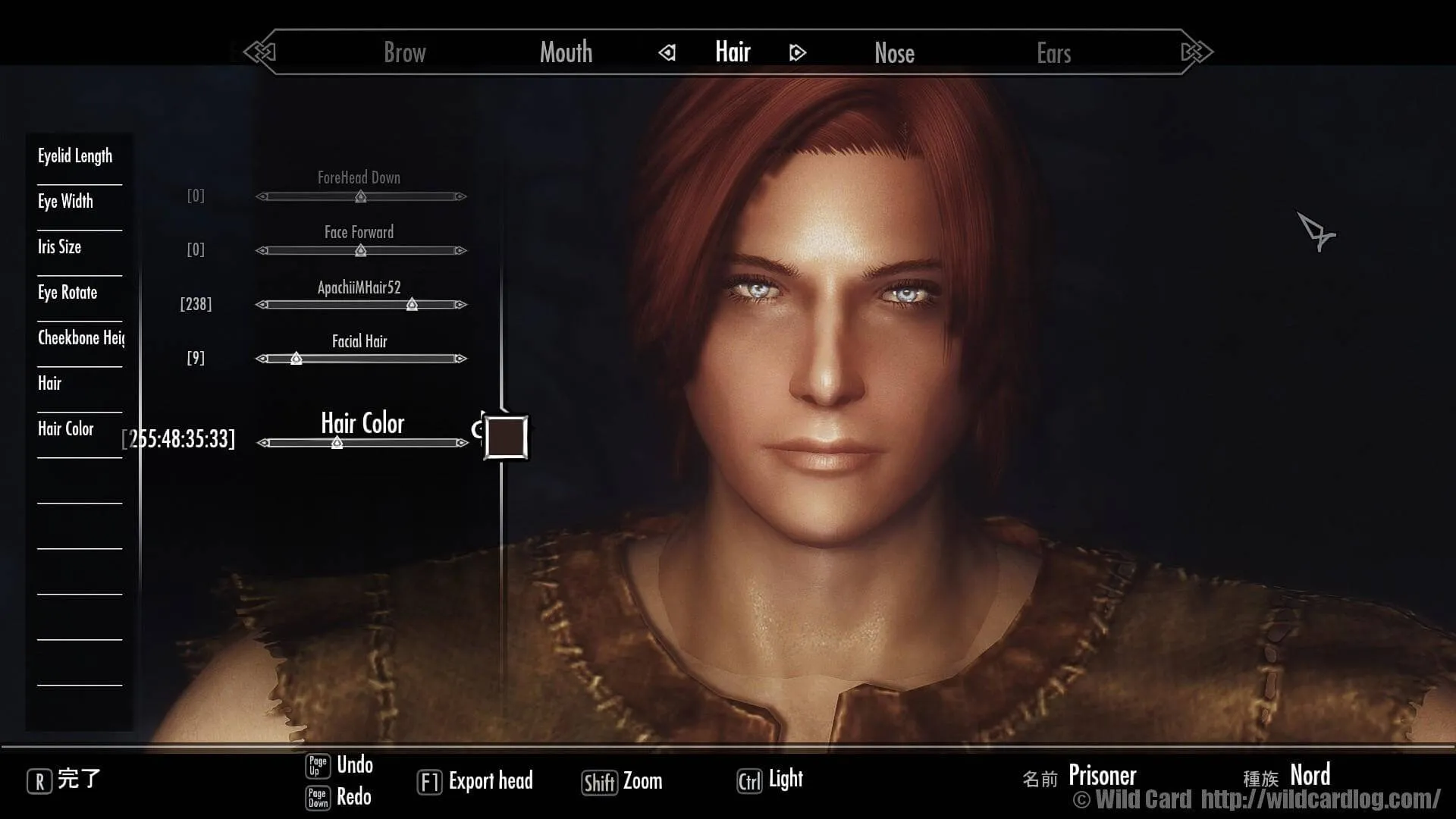Adjust the Hair Color slider
Screen dimensions: 1456x819
coord(337,443)
